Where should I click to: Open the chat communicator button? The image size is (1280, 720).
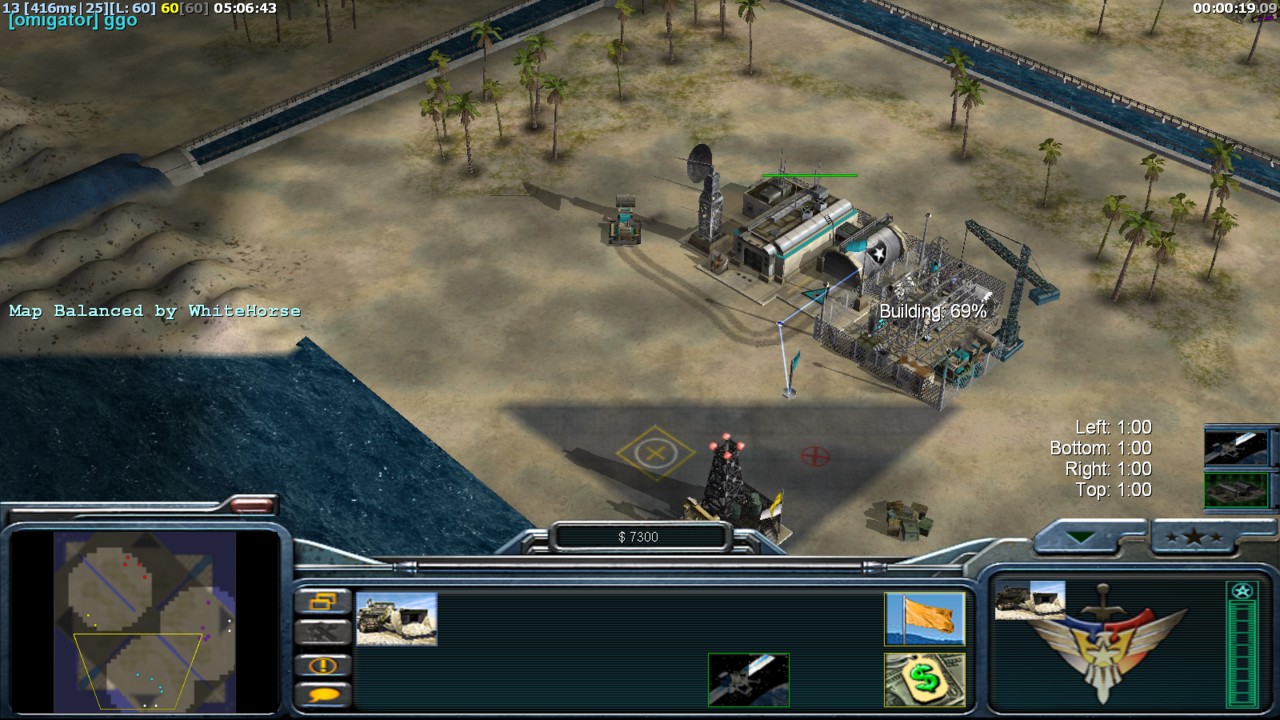[x=325, y=694]
